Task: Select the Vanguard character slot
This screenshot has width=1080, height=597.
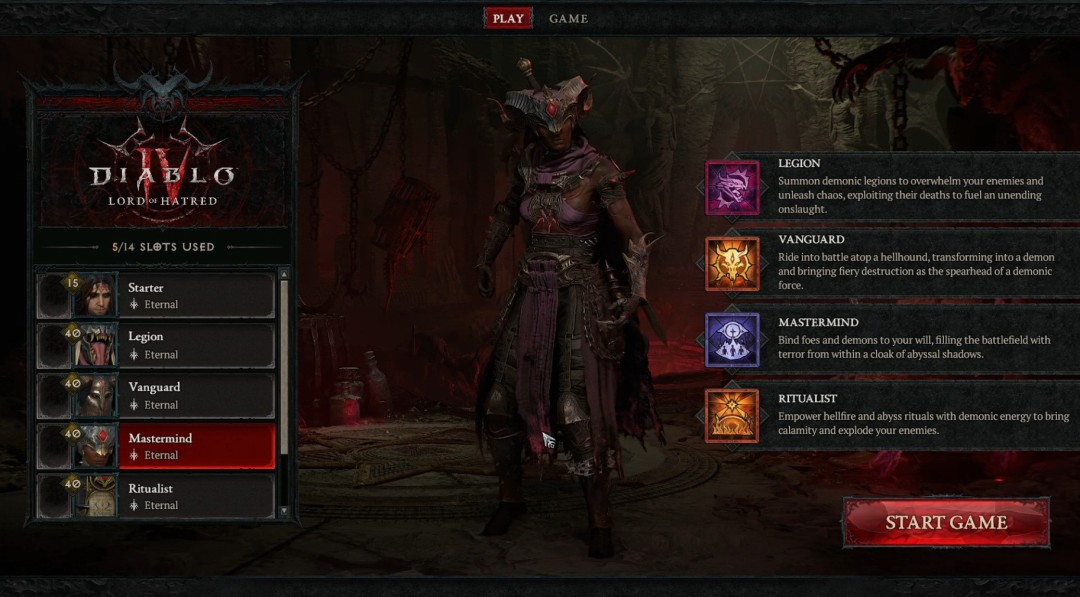Action: tap(196, 396)
